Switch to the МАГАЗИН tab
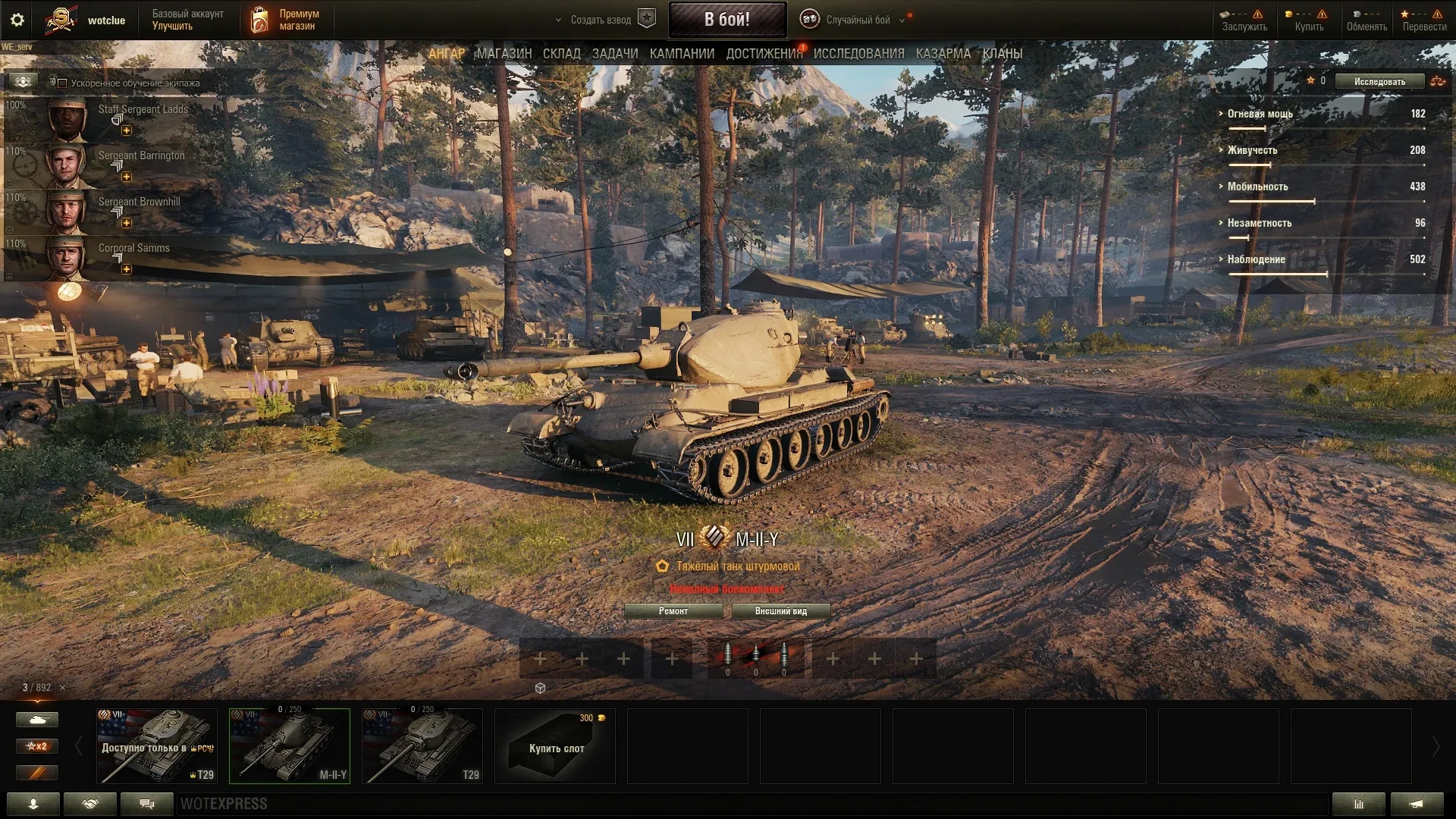Screen dimensions: 1456x819 (x=504, y=54)
